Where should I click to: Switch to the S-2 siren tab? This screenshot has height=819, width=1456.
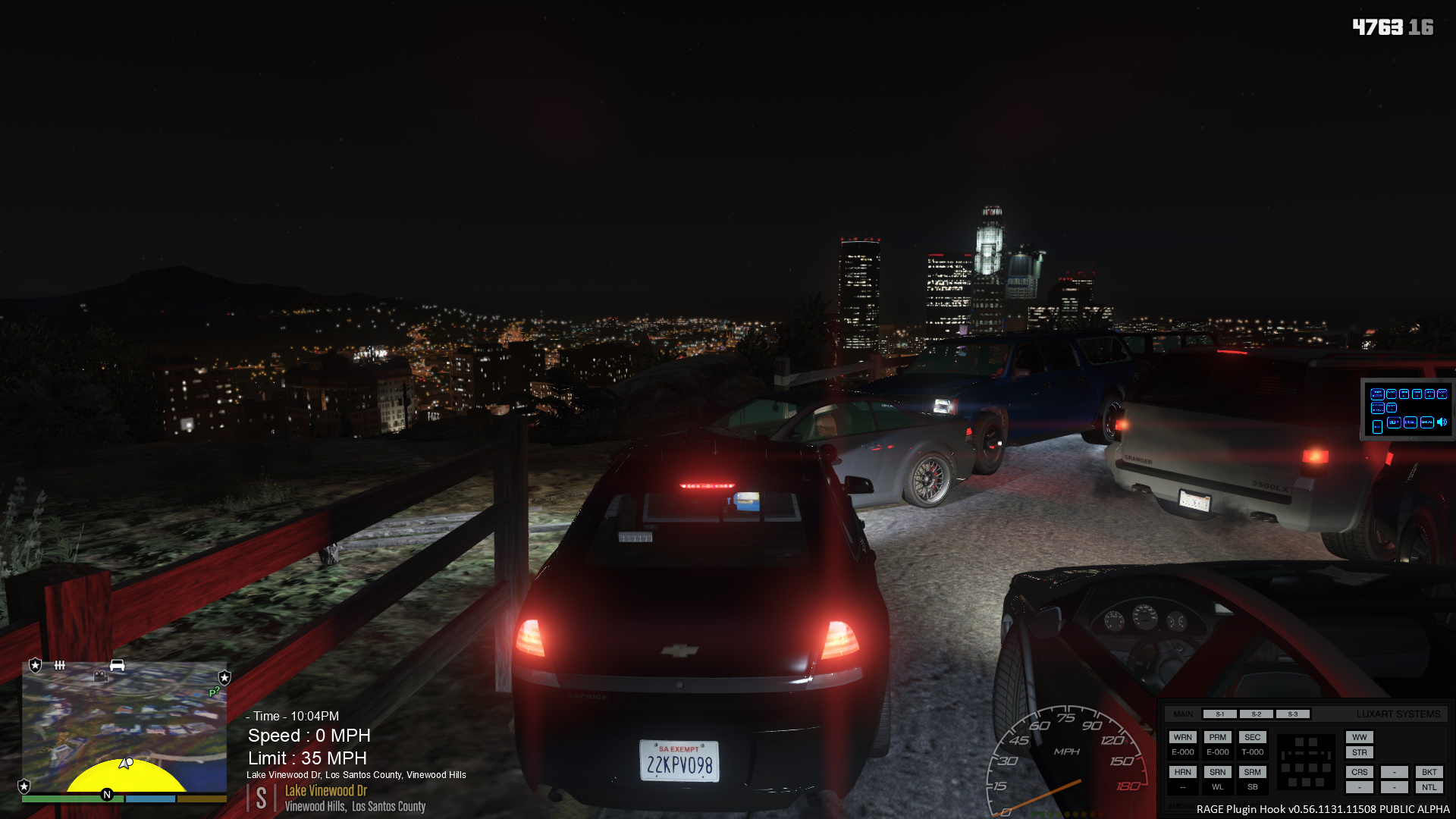coord(1256,714)
